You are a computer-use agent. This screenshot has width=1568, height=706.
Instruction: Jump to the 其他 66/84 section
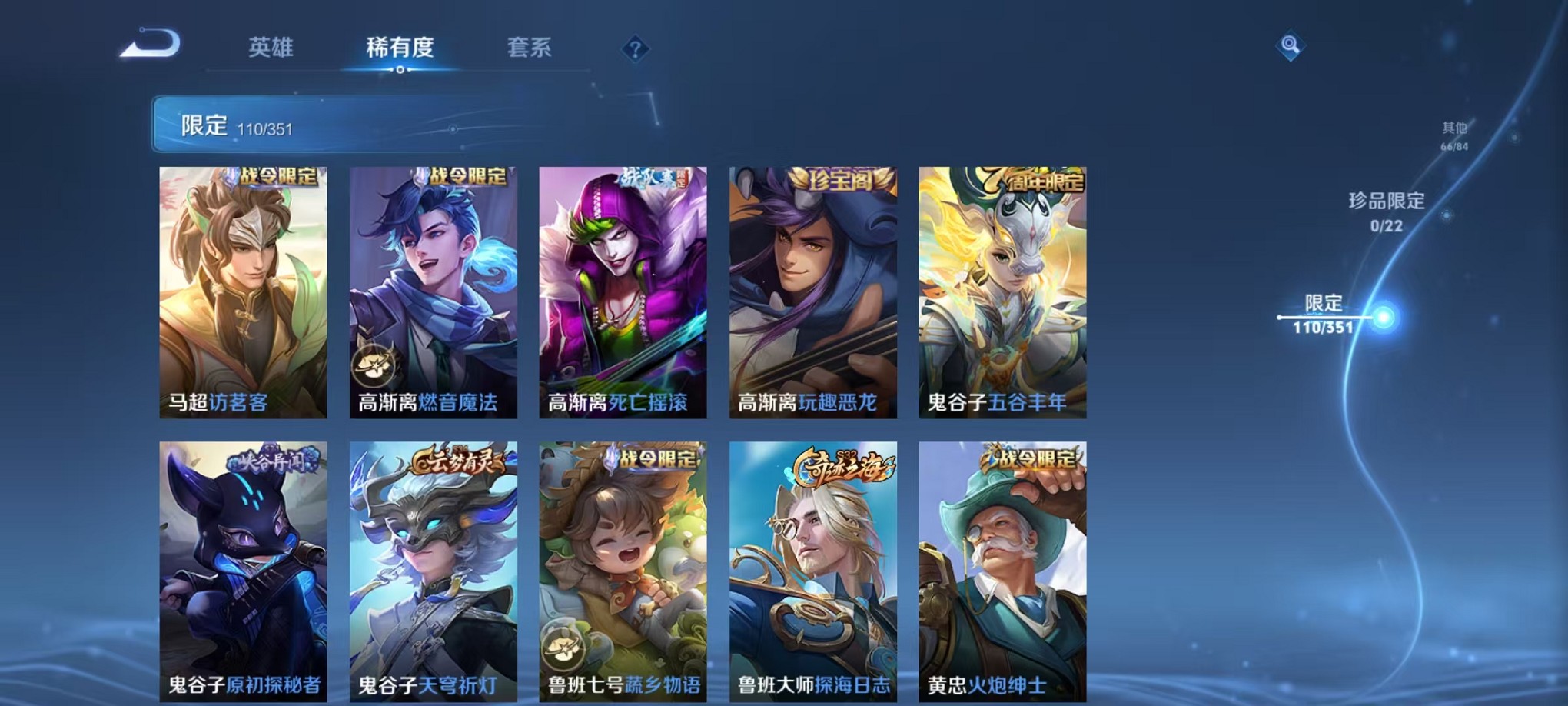1453,135
